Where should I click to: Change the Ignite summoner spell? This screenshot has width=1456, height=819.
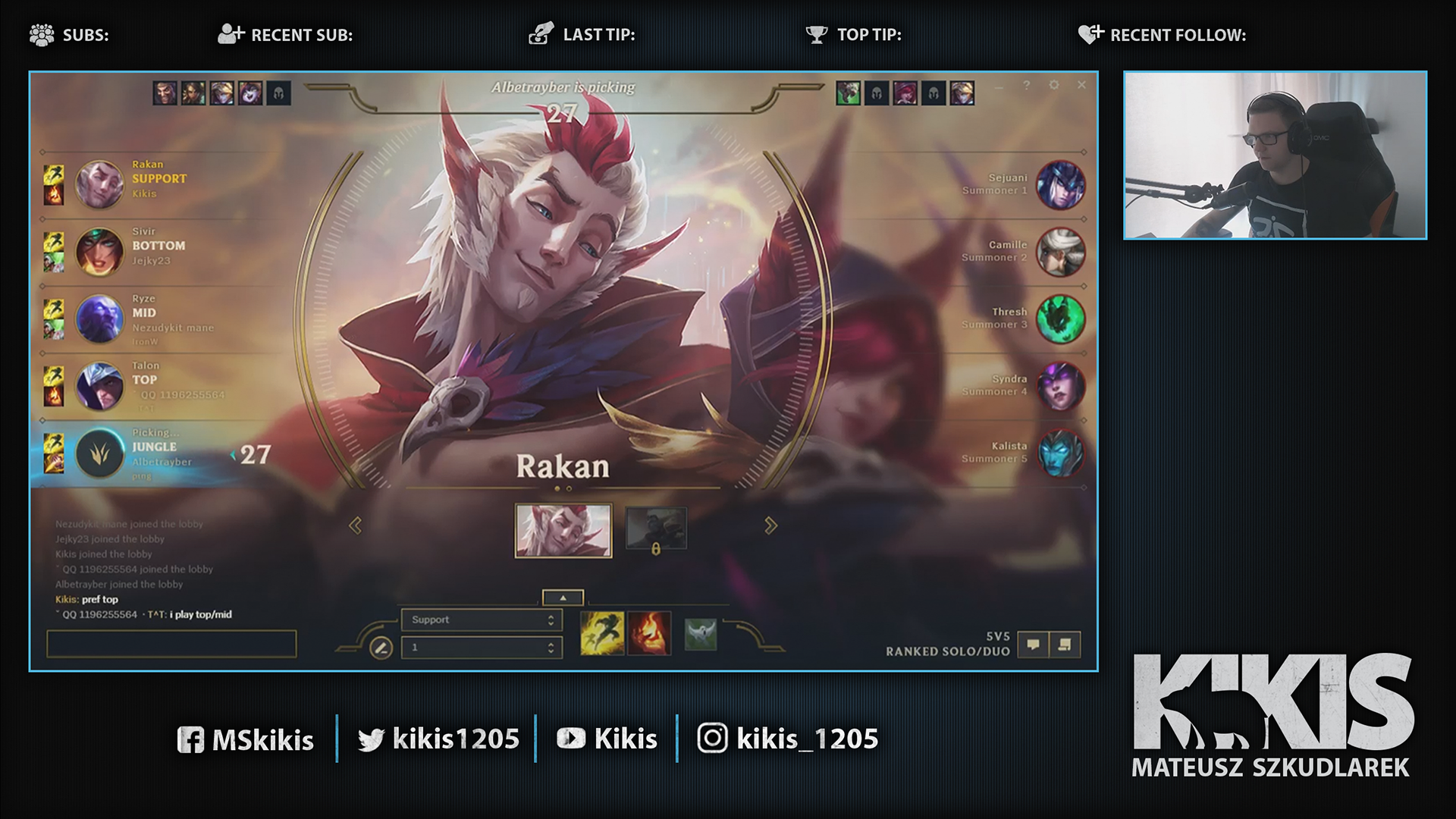coord(649,633)
